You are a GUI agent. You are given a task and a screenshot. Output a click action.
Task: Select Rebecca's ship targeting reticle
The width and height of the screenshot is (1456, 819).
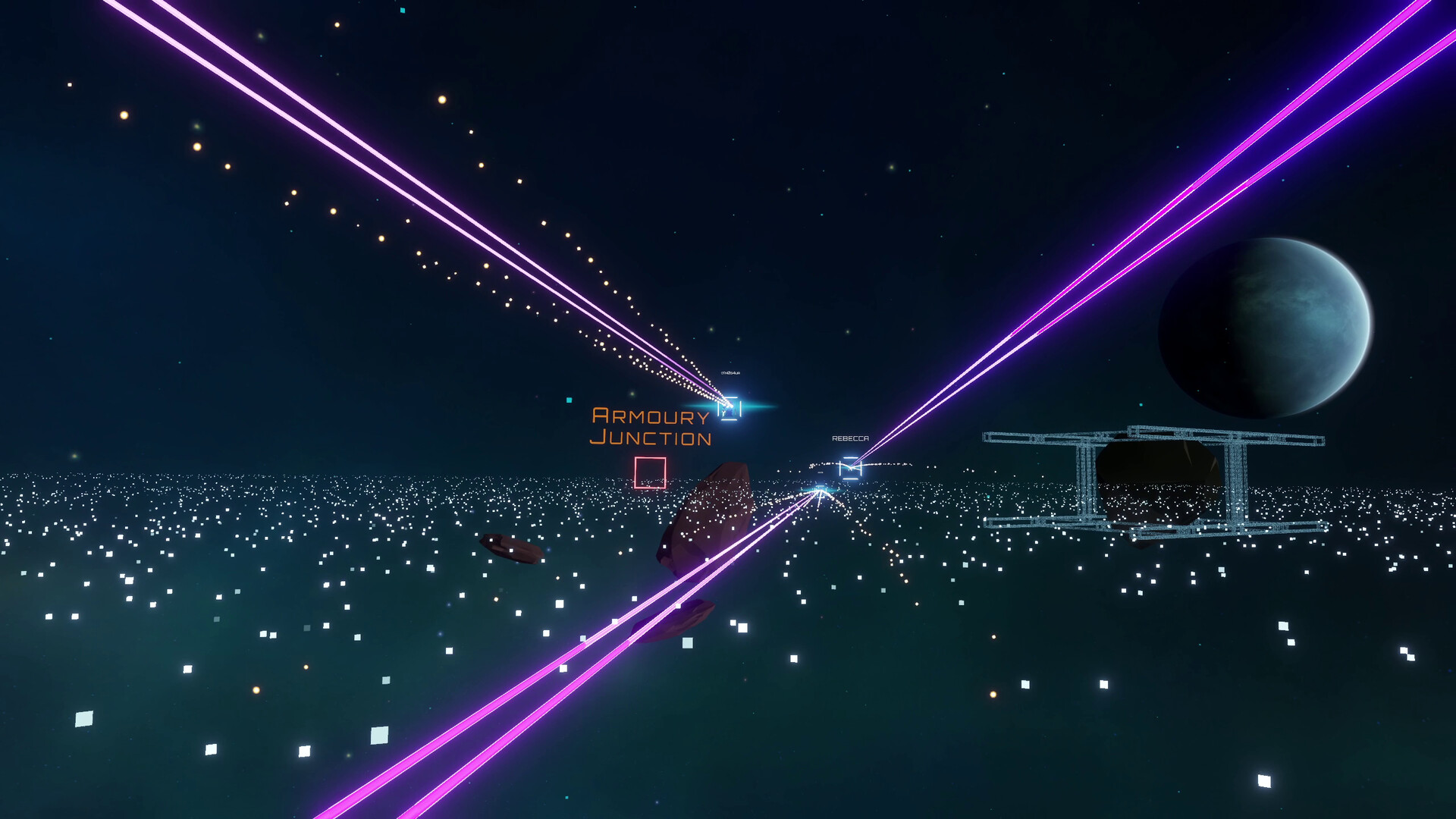(x=851, y=467)
